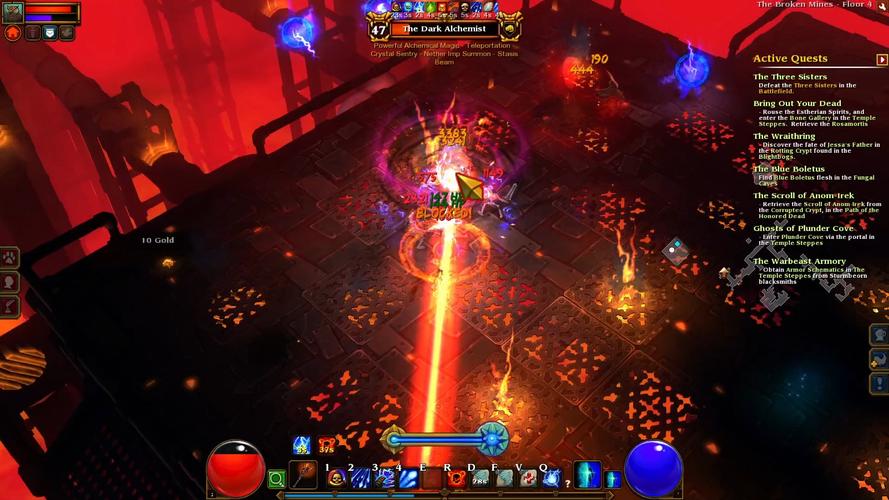The height and width of the screenshot is (500, 889).
Task: Choose The Blue Boletus quest
Action: tap(789, 169)
